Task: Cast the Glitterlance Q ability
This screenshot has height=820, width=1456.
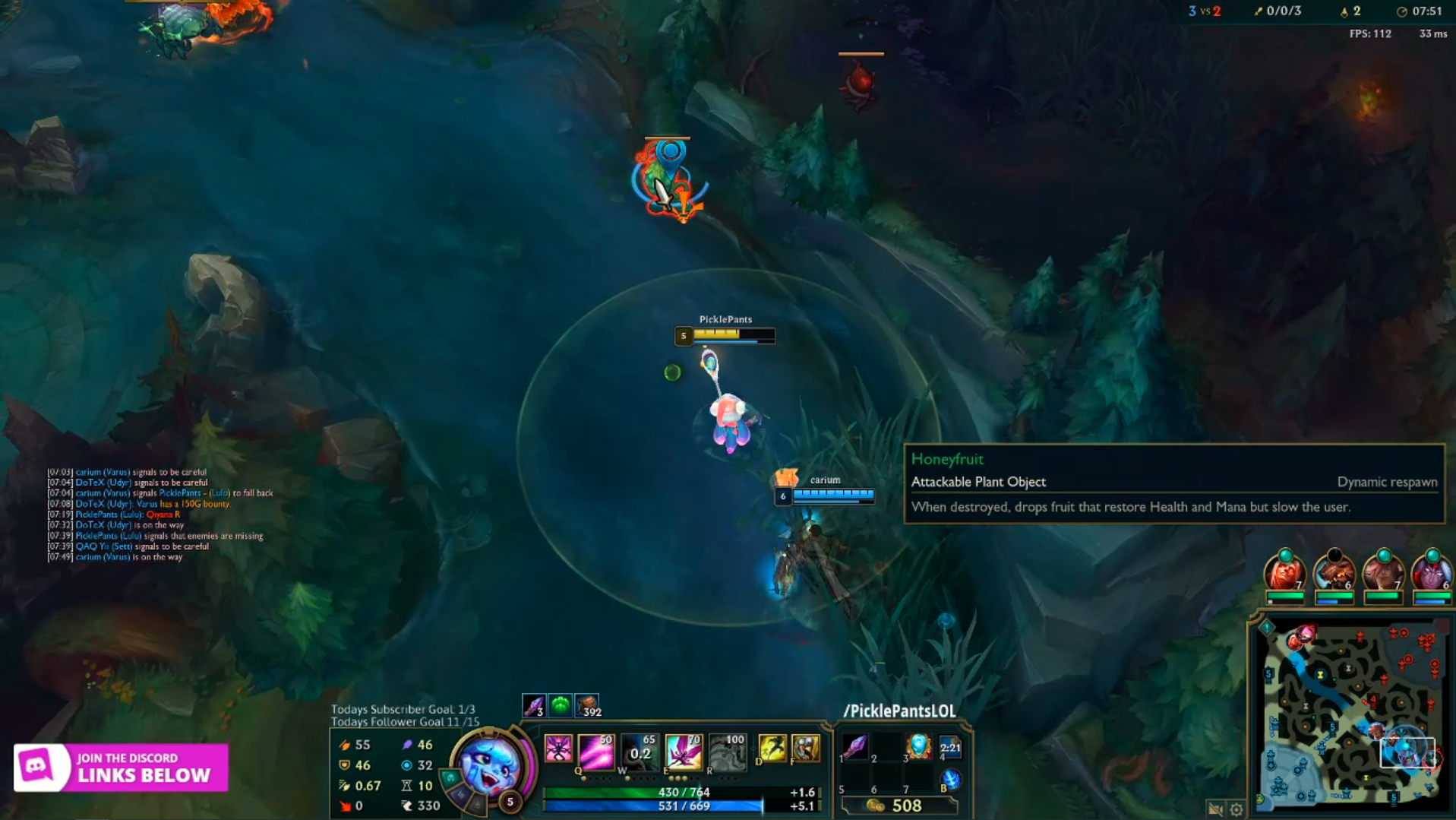Action: point(595,751)
